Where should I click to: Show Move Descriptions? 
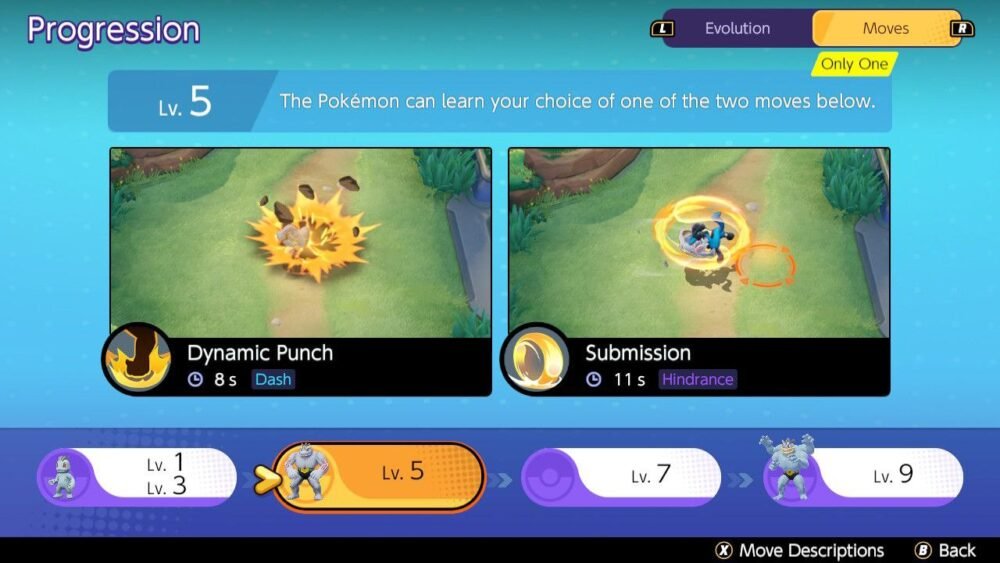tap(800, 550)
